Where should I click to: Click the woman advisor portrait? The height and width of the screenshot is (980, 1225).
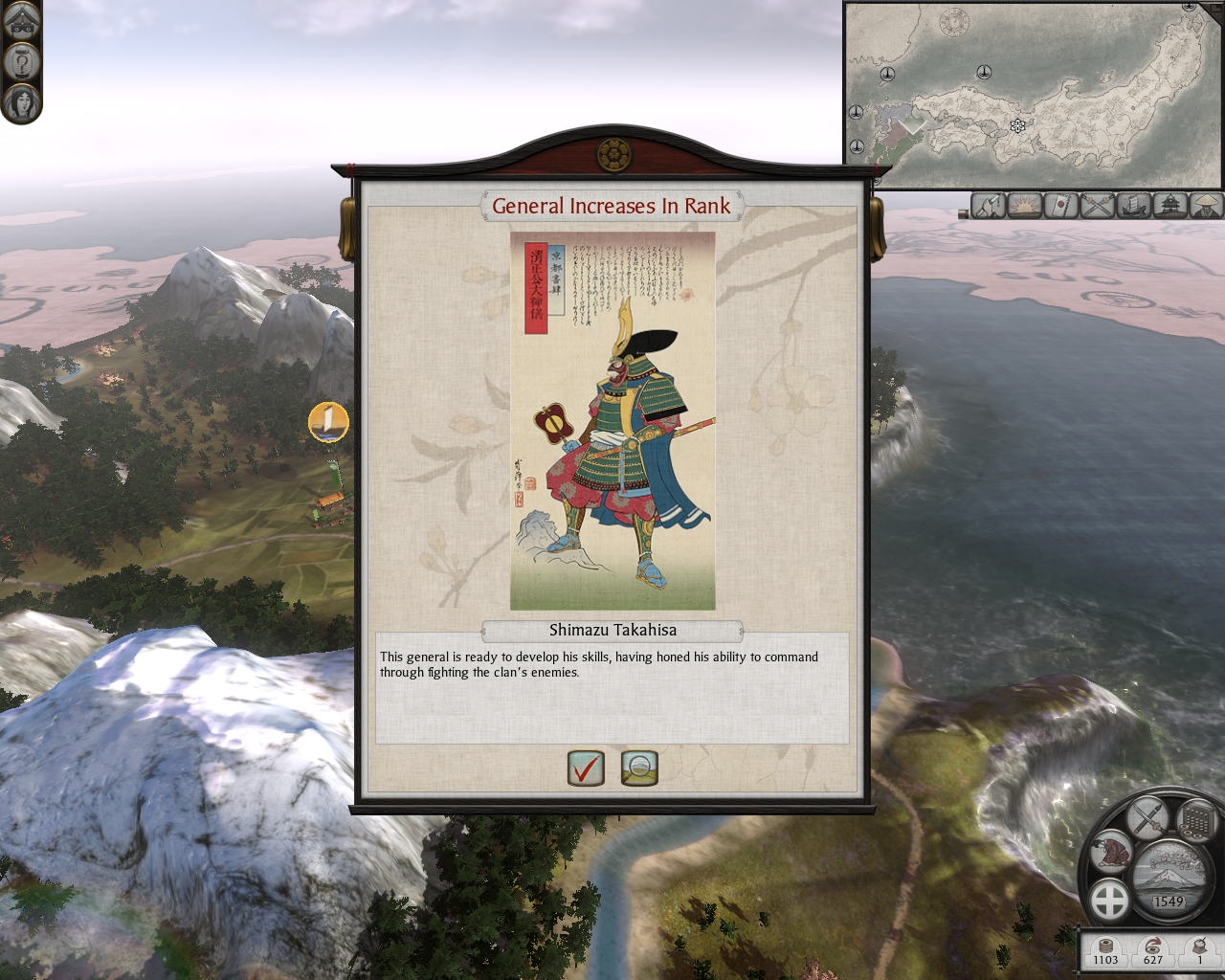coord(20,100)
